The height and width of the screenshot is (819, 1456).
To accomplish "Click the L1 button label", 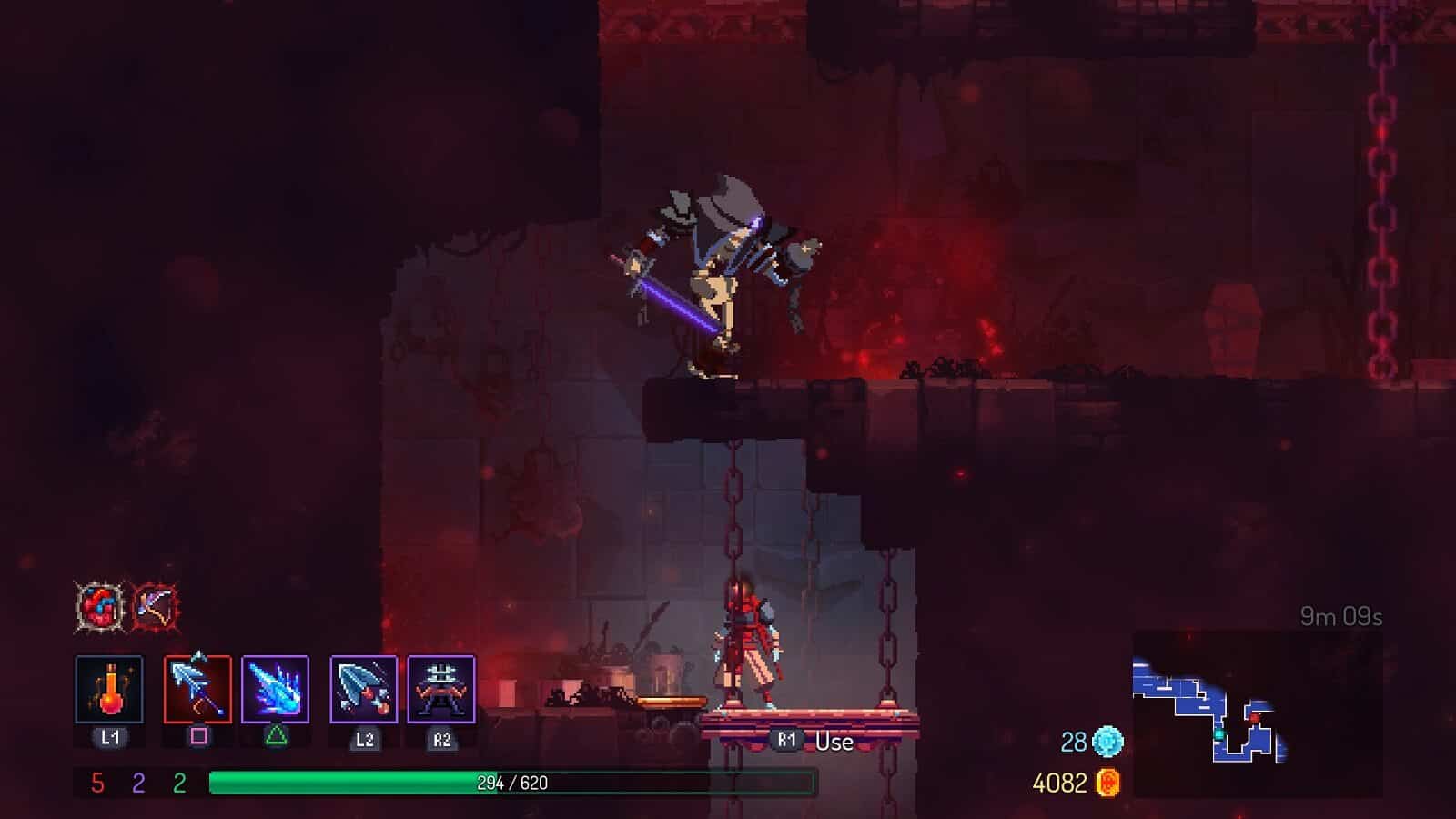I will pyautogui.click(x=111, y=739).
